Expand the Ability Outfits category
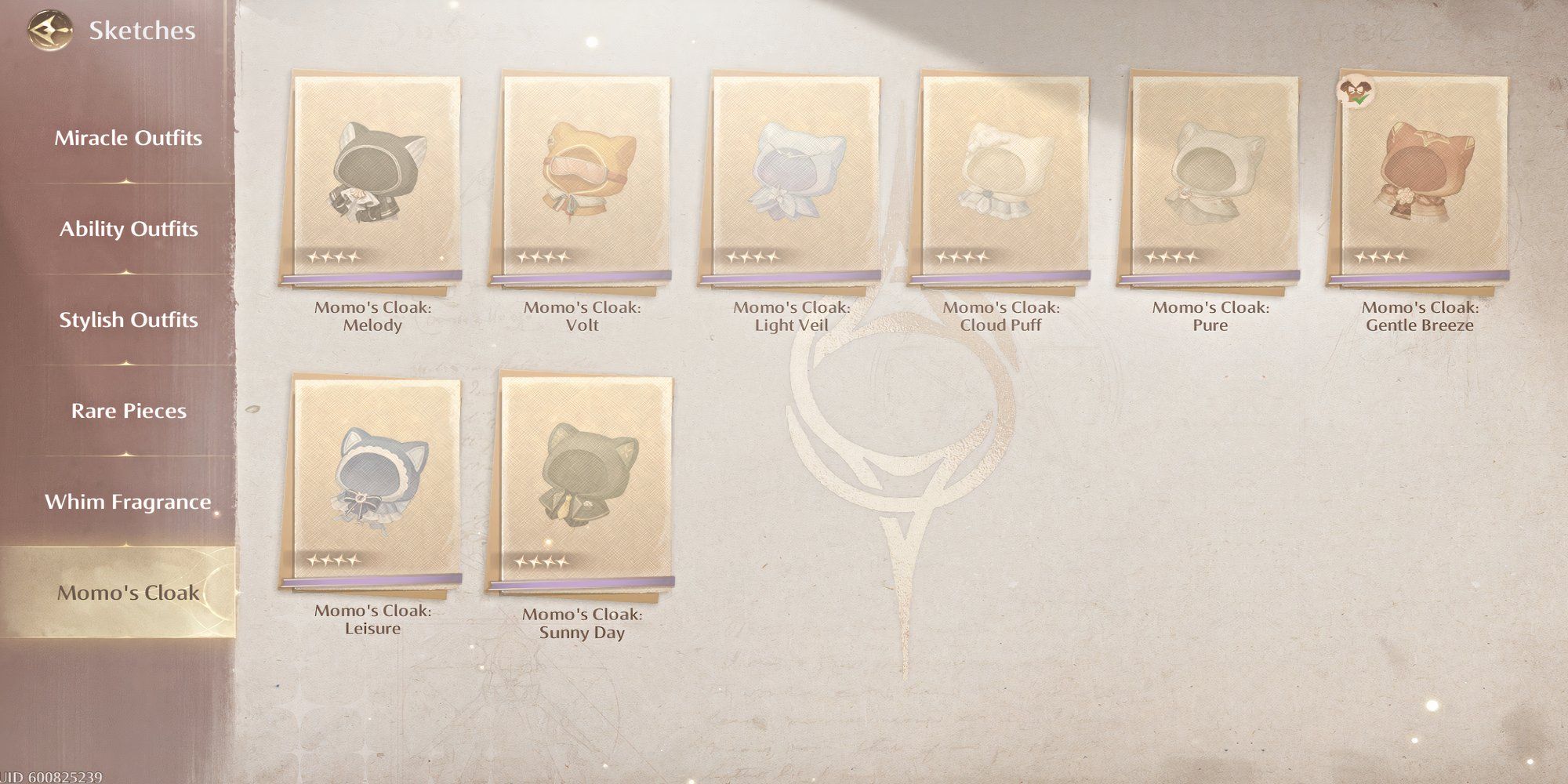The image size is (1568, 784). [128, 229]
